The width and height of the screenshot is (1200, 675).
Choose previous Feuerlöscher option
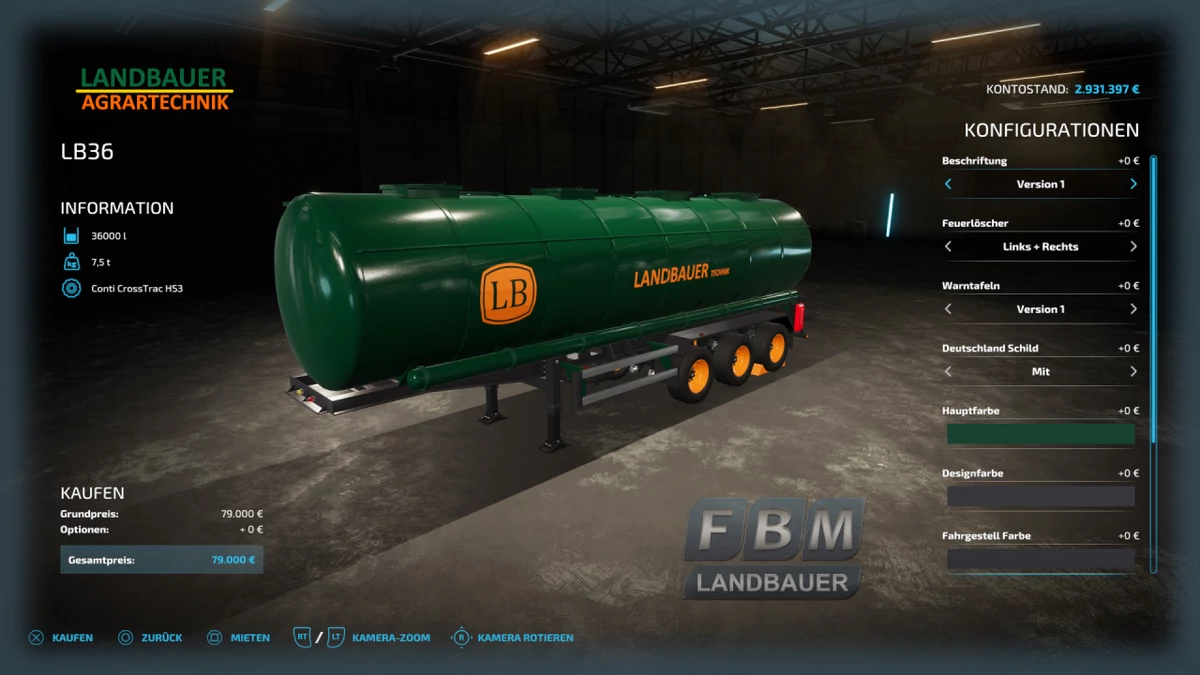[x=948, y=247]
